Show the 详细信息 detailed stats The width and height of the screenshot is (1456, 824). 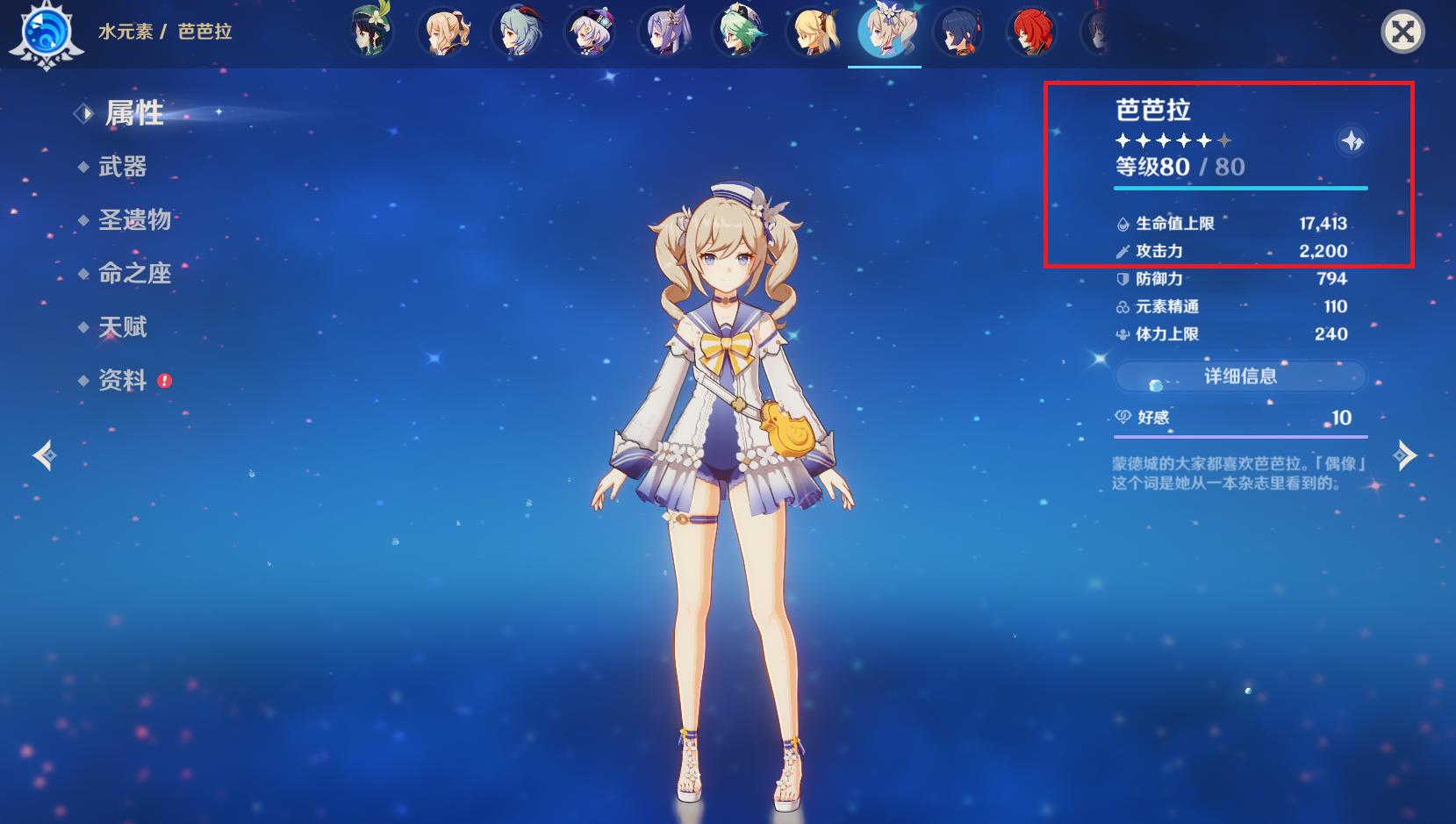click(x=1240, y=376)
